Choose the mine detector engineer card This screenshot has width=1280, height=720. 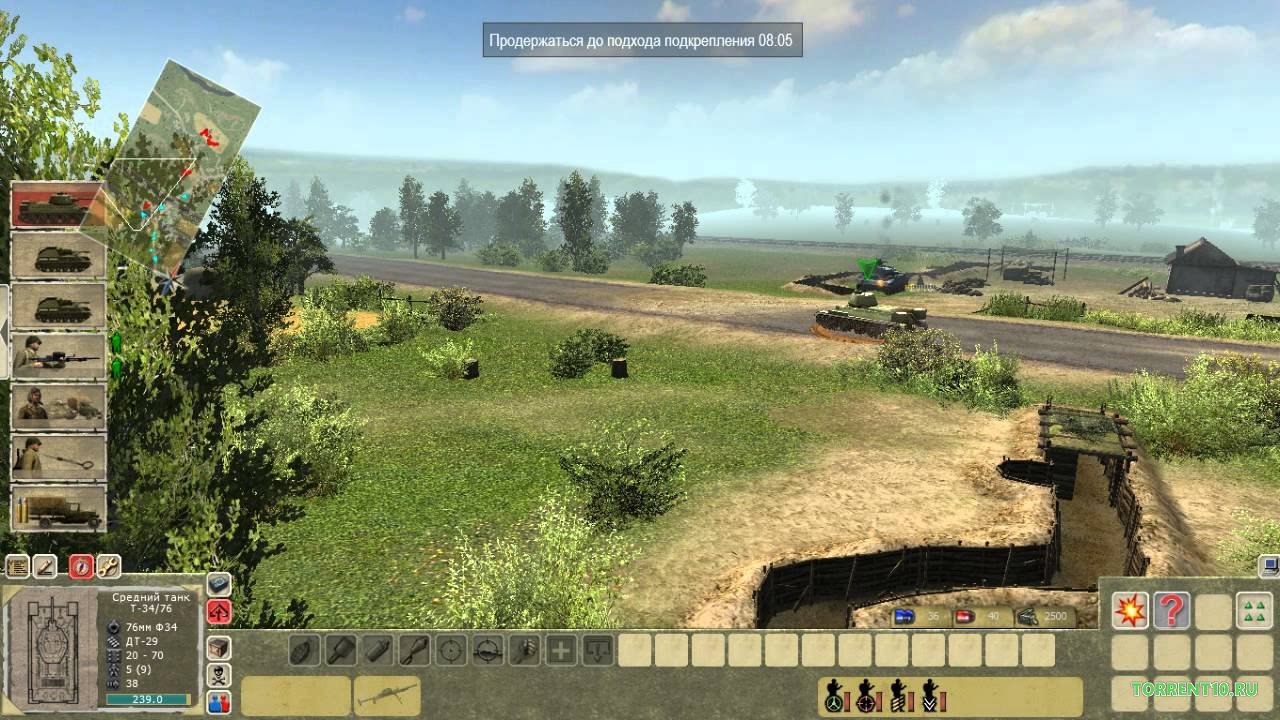tap(58, 457)
